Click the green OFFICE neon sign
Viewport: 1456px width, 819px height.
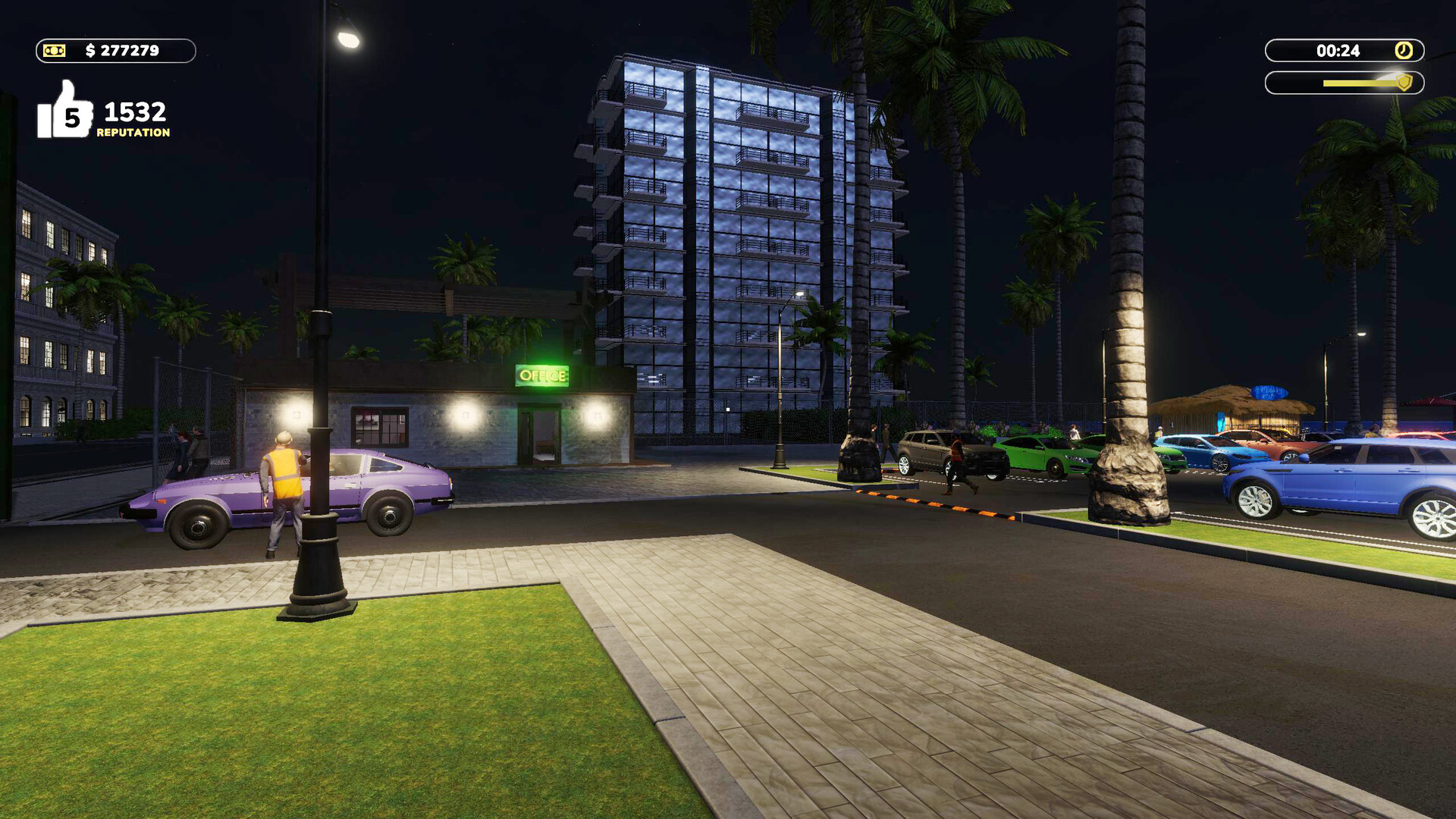(543, 375)
